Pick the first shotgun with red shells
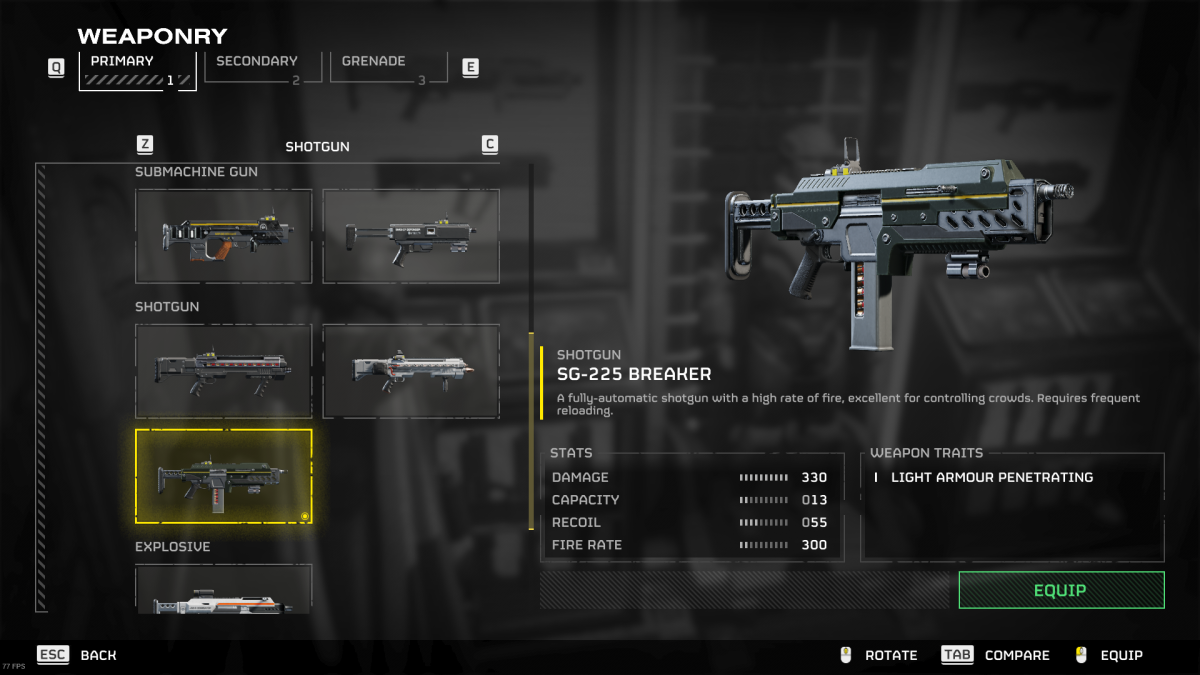The image size is (1200, 675). click(224, 371)
